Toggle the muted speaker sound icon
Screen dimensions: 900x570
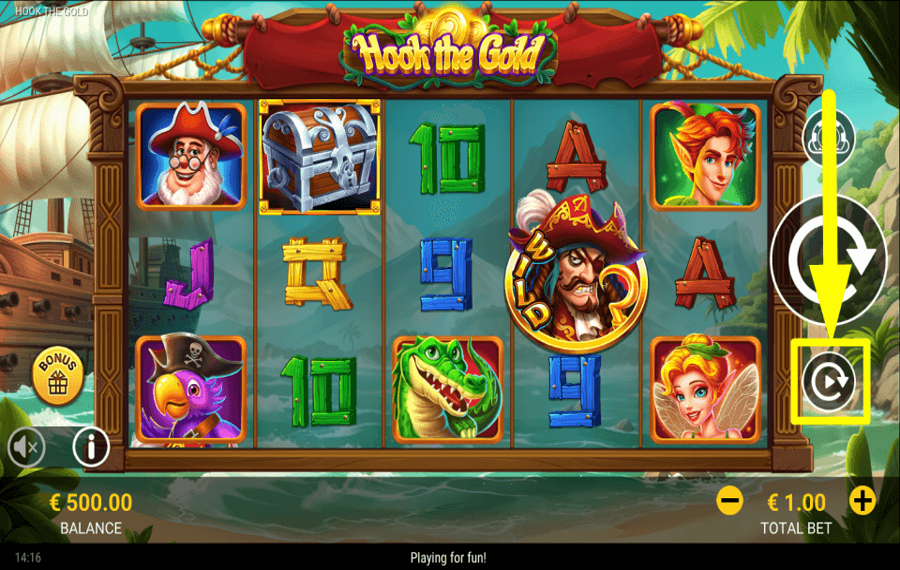tap(26, 448)
